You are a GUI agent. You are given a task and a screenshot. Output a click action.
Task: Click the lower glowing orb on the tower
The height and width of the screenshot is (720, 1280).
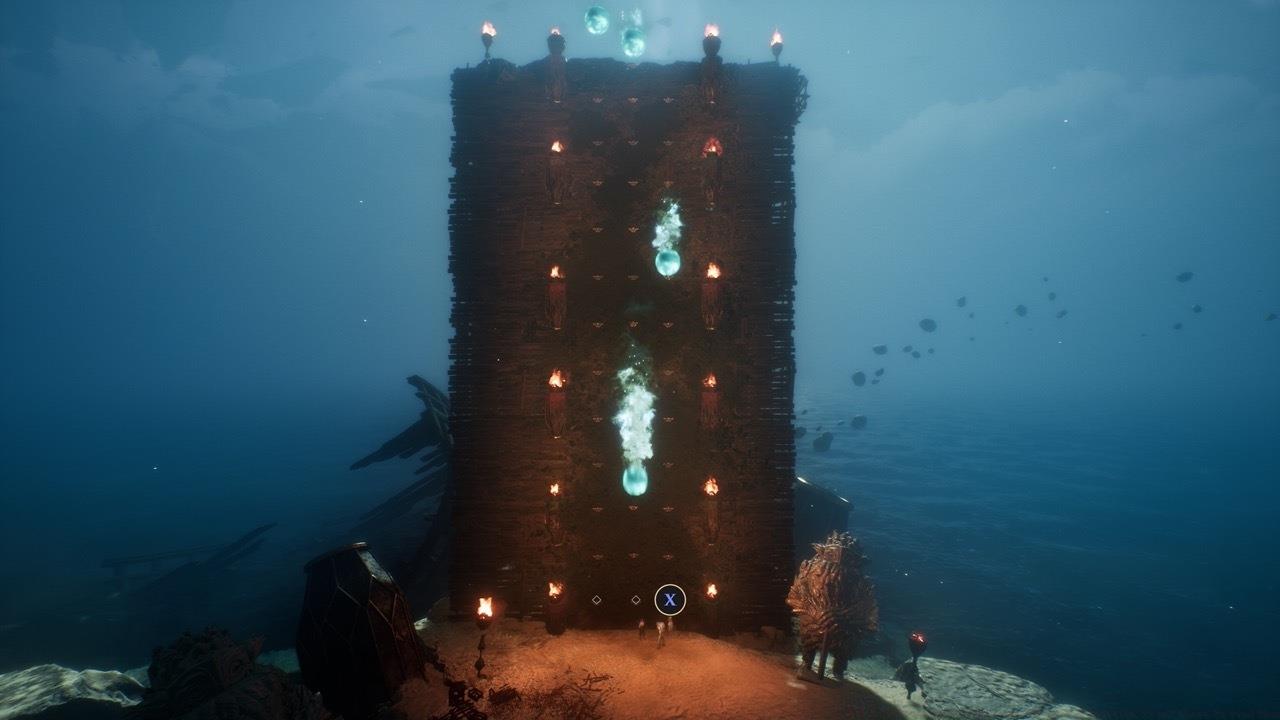633,481
